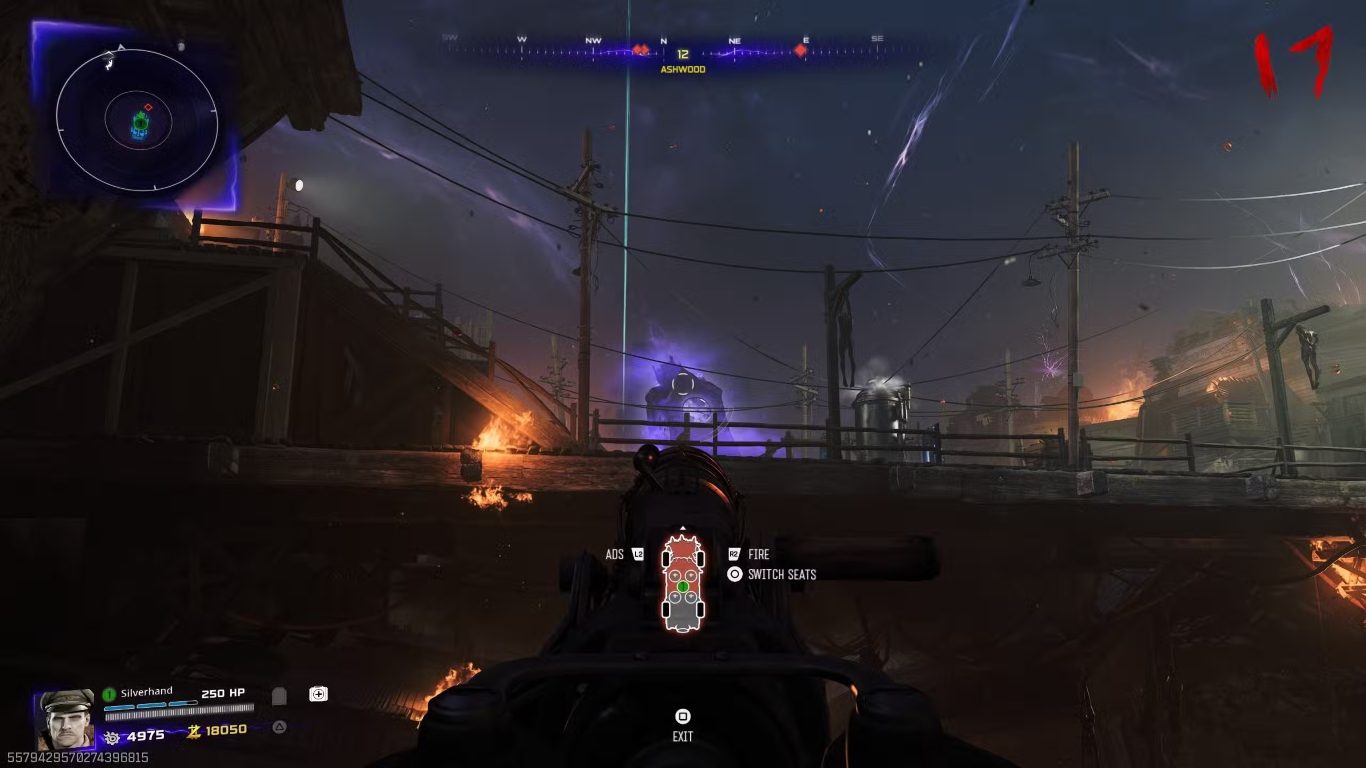Click the square button icon above EXIT
The image size is (1366, 768).
point(683,717)
